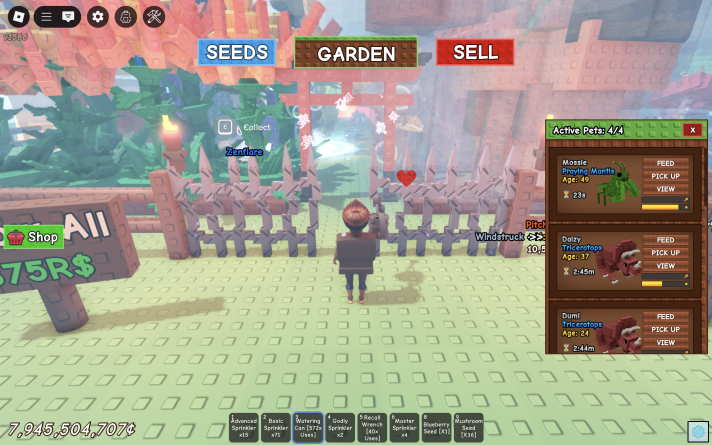Screen dimensions: 712x445
Task: Close the Active Pets panel
Action: click(692, 130)
